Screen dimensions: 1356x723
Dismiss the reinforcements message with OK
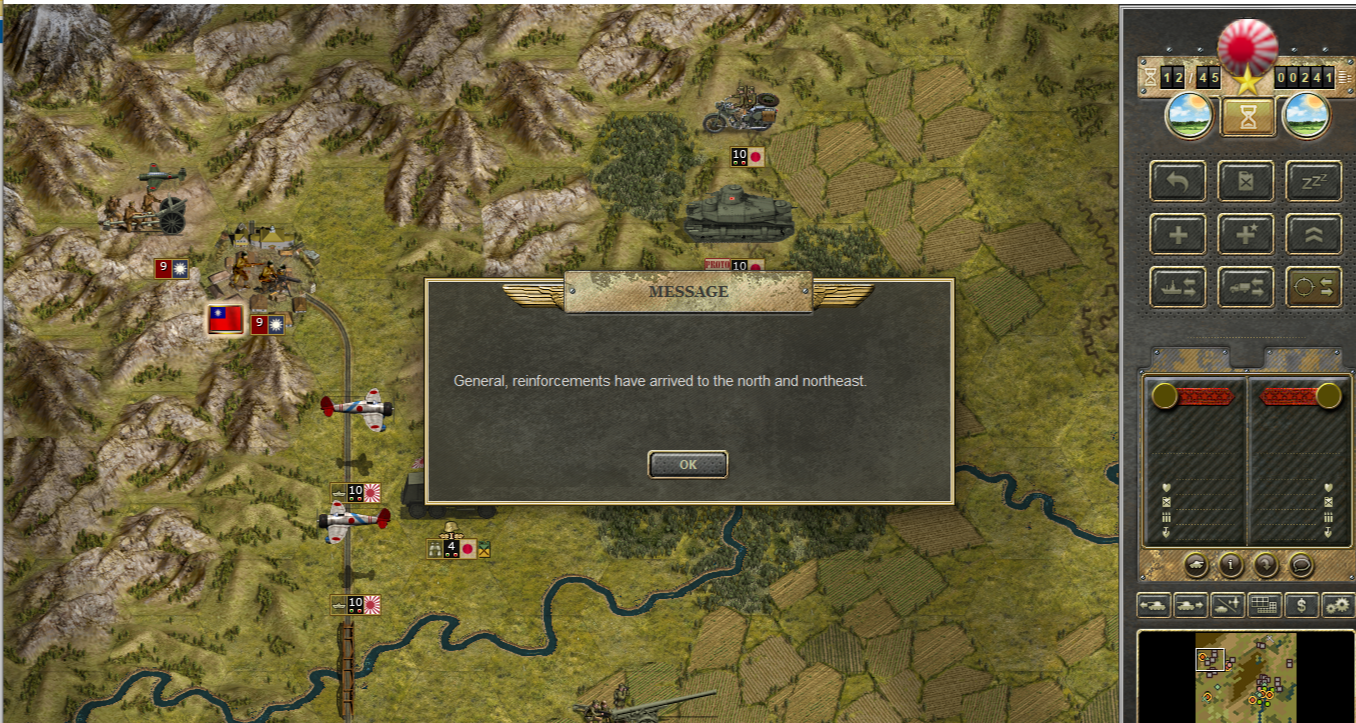pos(687,464)
